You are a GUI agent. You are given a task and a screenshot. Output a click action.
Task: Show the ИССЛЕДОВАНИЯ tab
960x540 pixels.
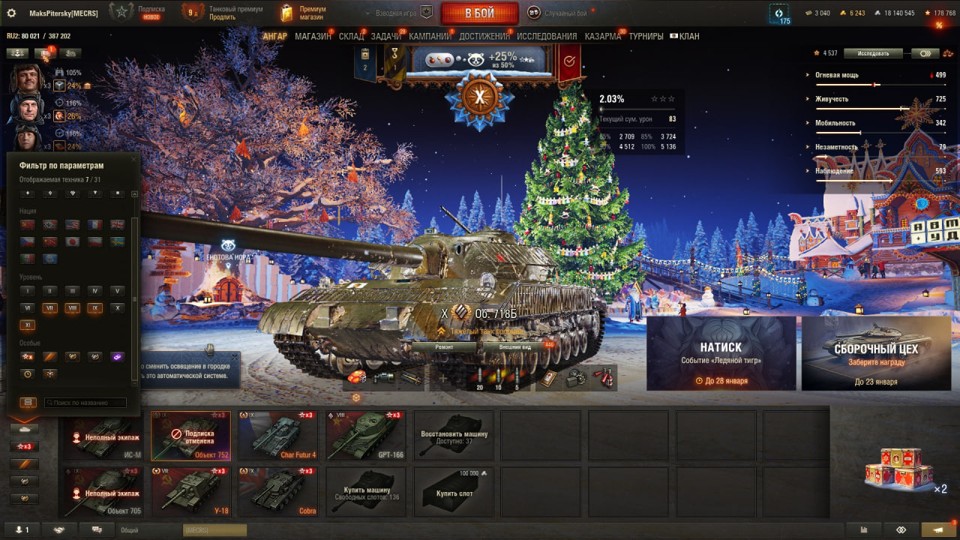547,37
